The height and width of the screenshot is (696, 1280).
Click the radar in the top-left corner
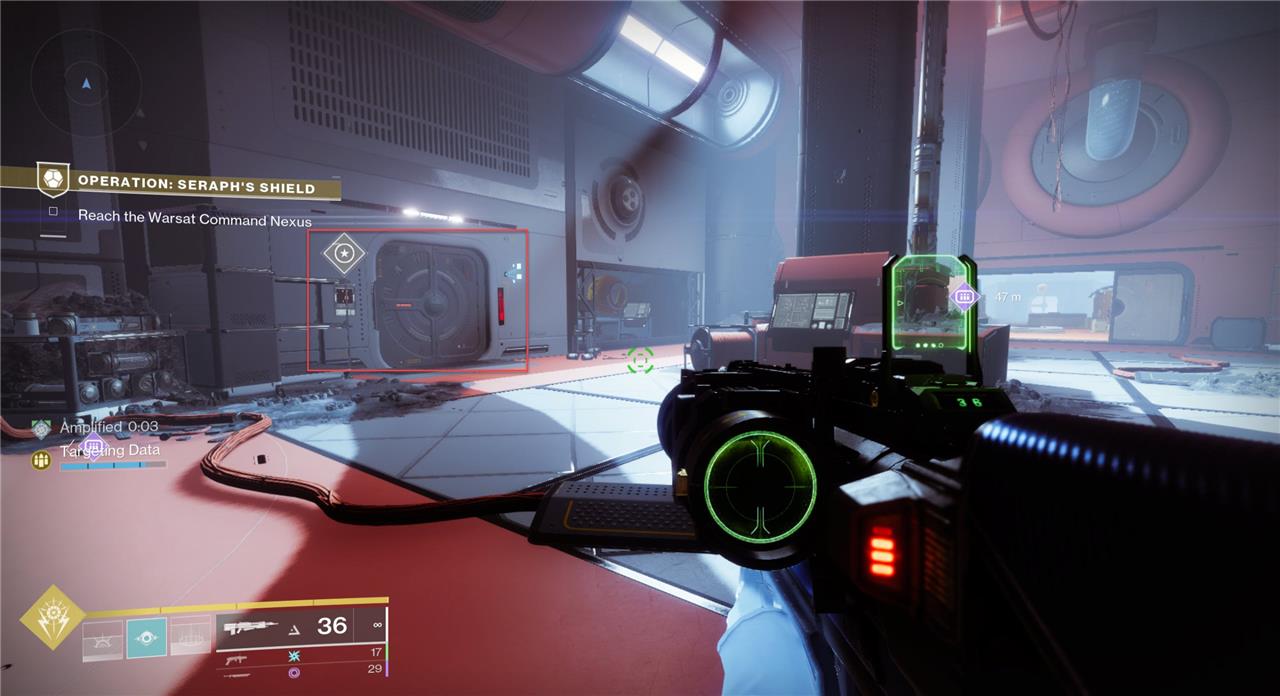[x=85, y=83]
